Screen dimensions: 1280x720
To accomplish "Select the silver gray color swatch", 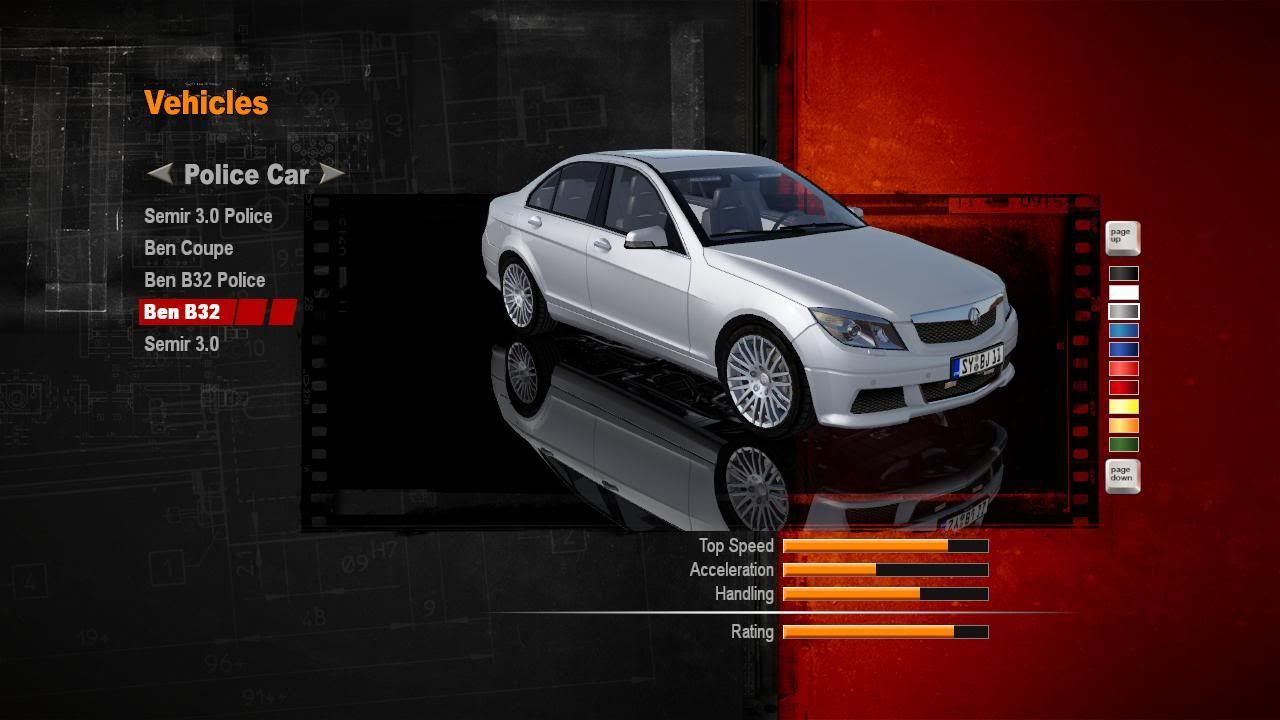I will click(x=1123, y=311).
